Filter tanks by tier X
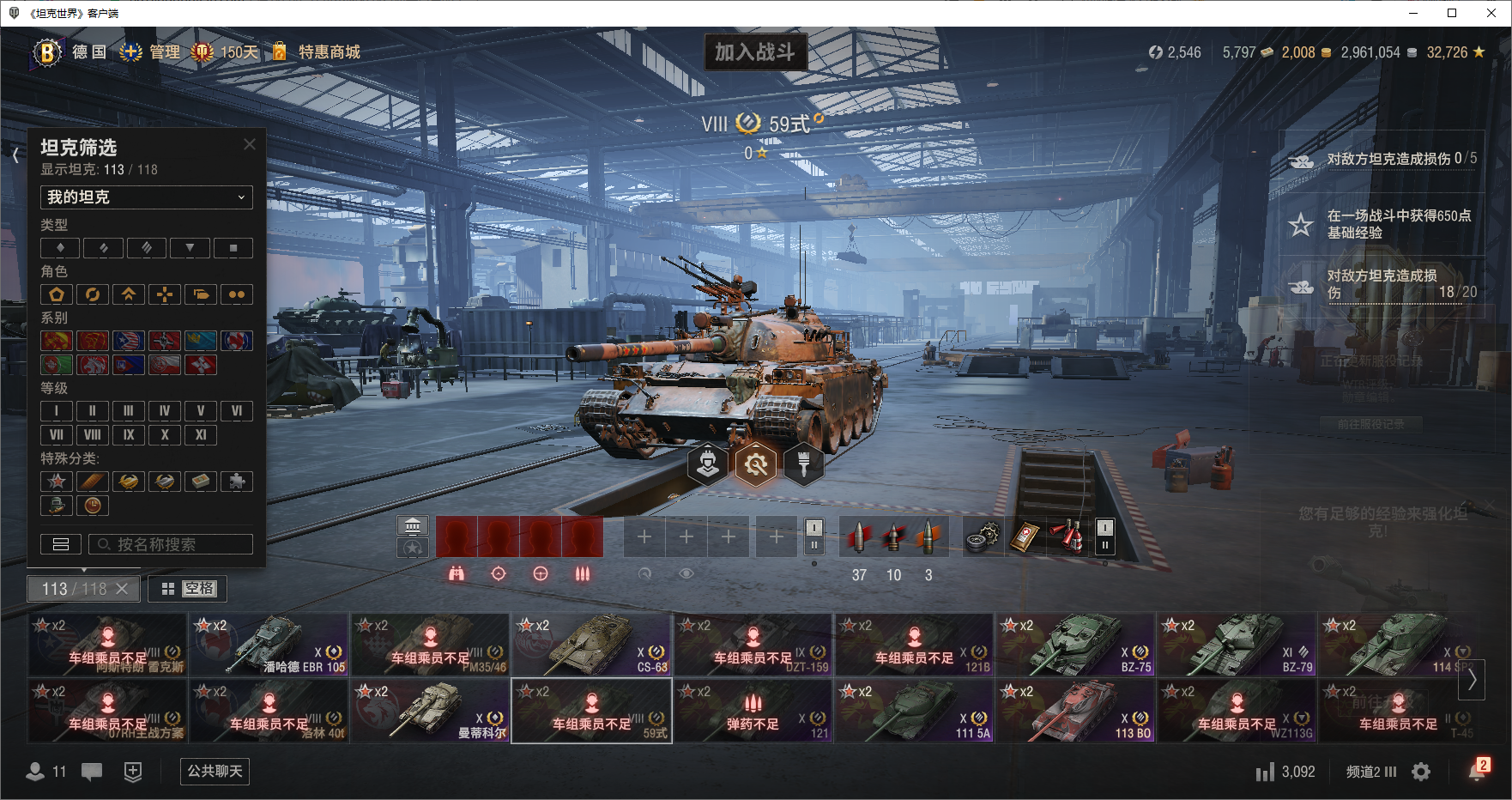Viewport: 1512px width, 800px height. click(x=165, y=435)
